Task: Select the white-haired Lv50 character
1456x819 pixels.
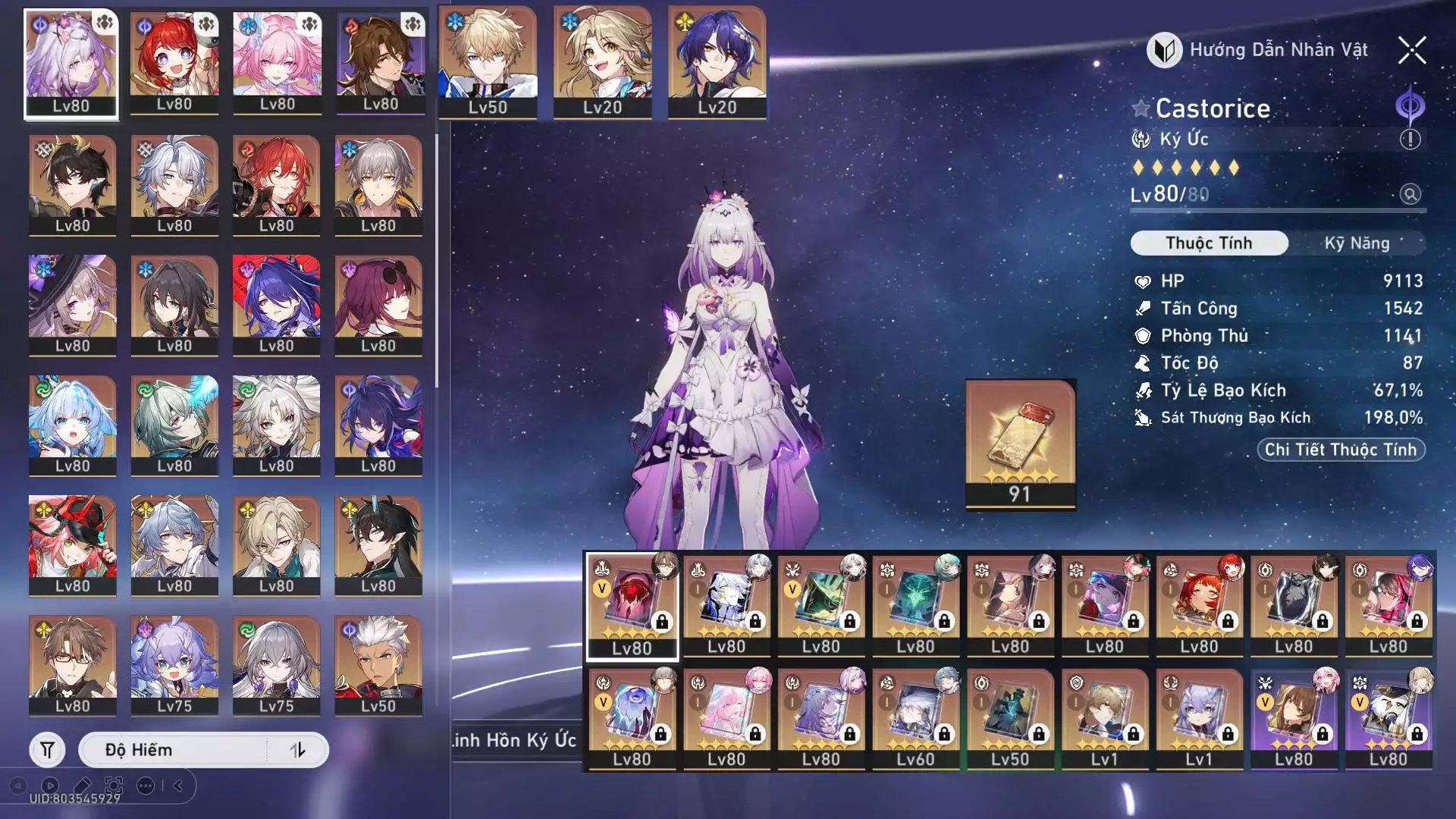Action: (x=378, y=665)
